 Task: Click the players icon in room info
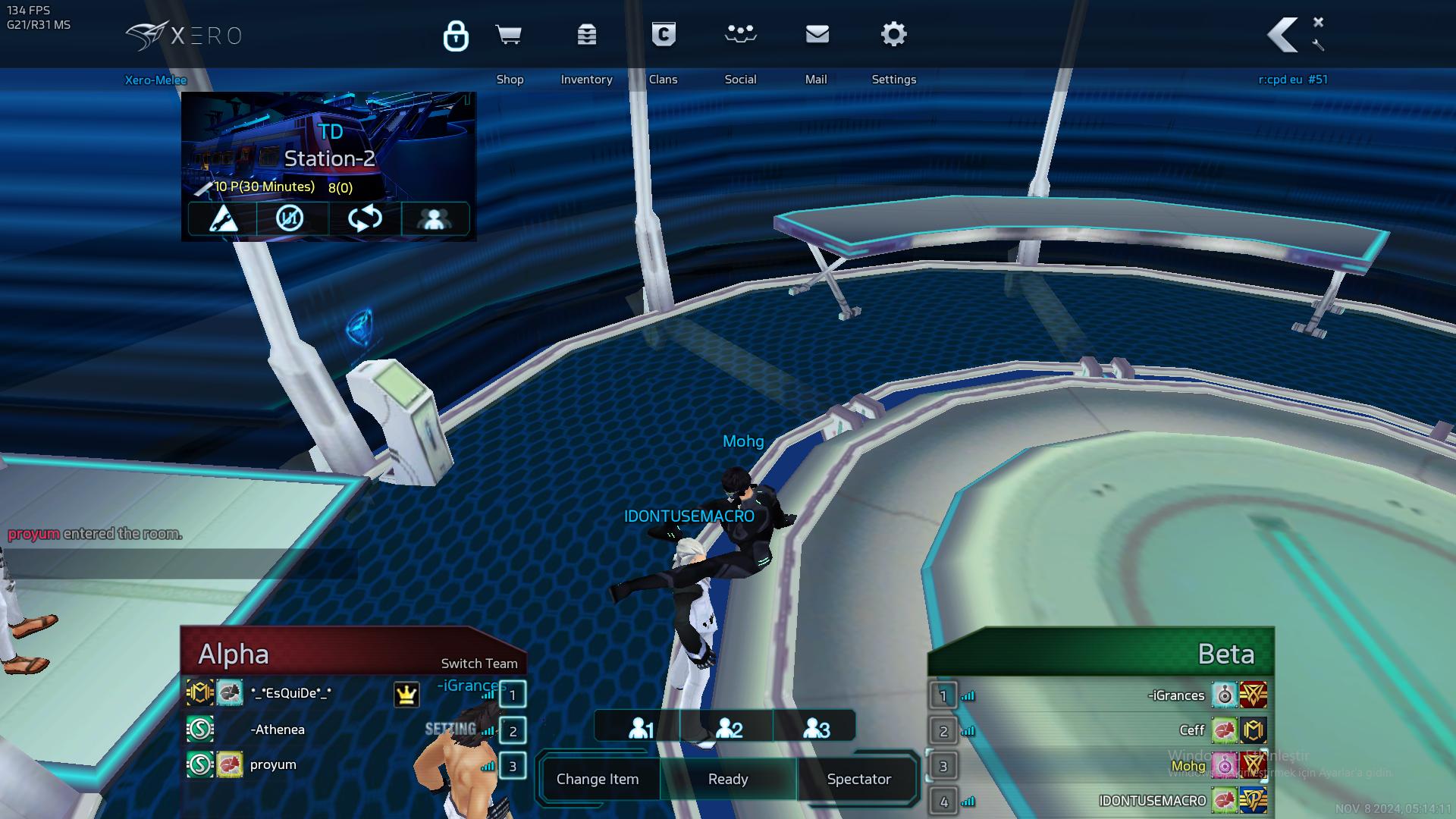(x=435, y=218)
